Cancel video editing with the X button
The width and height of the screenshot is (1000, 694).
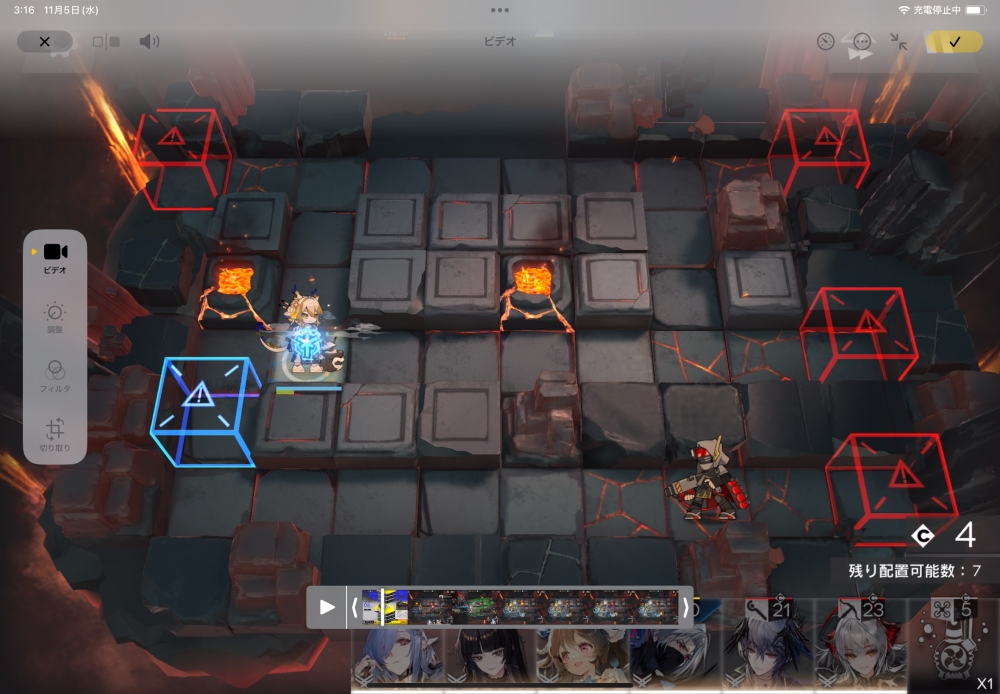pos(44,42)
